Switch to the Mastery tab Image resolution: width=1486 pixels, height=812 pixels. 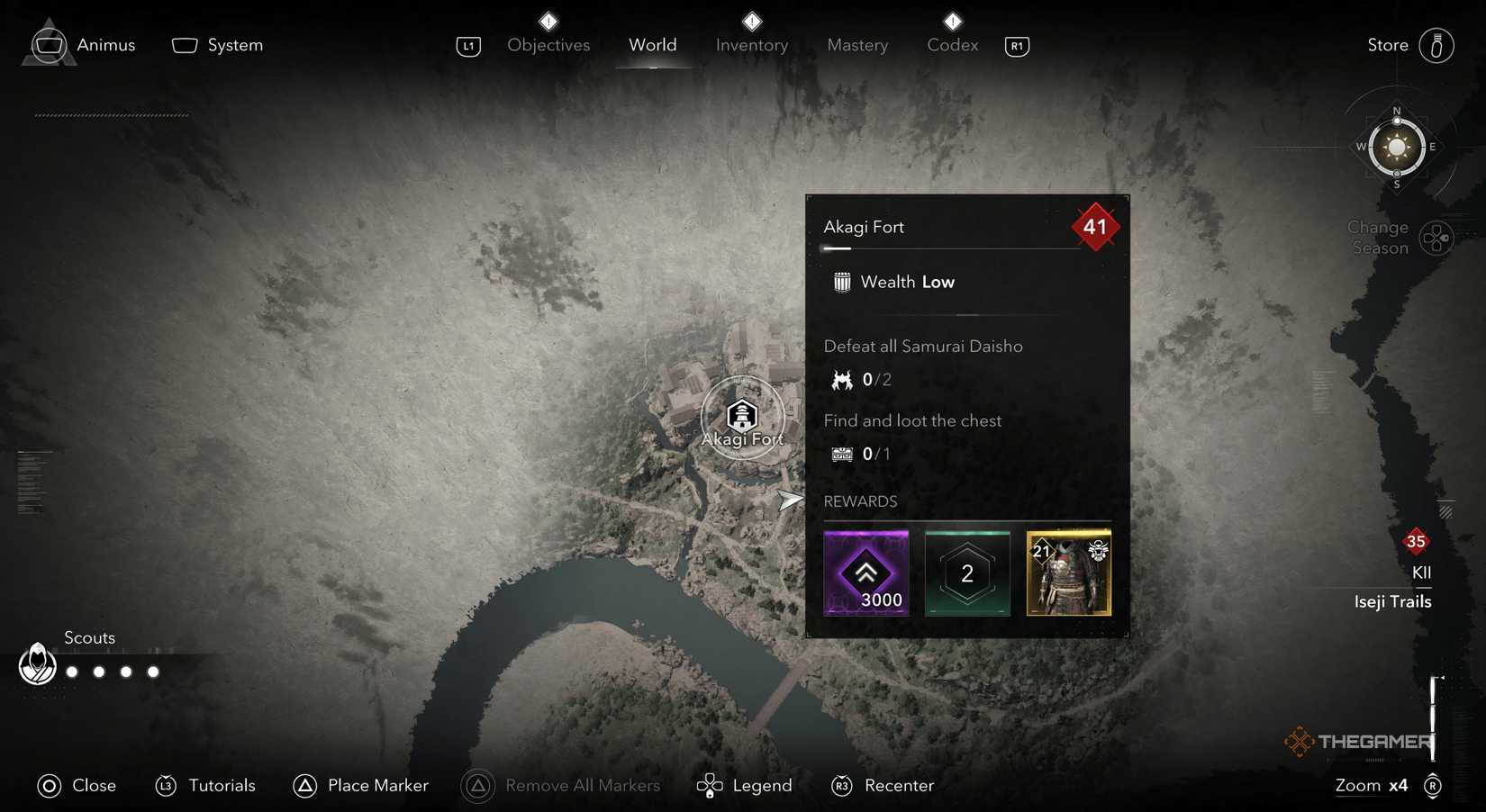[856, 45]
